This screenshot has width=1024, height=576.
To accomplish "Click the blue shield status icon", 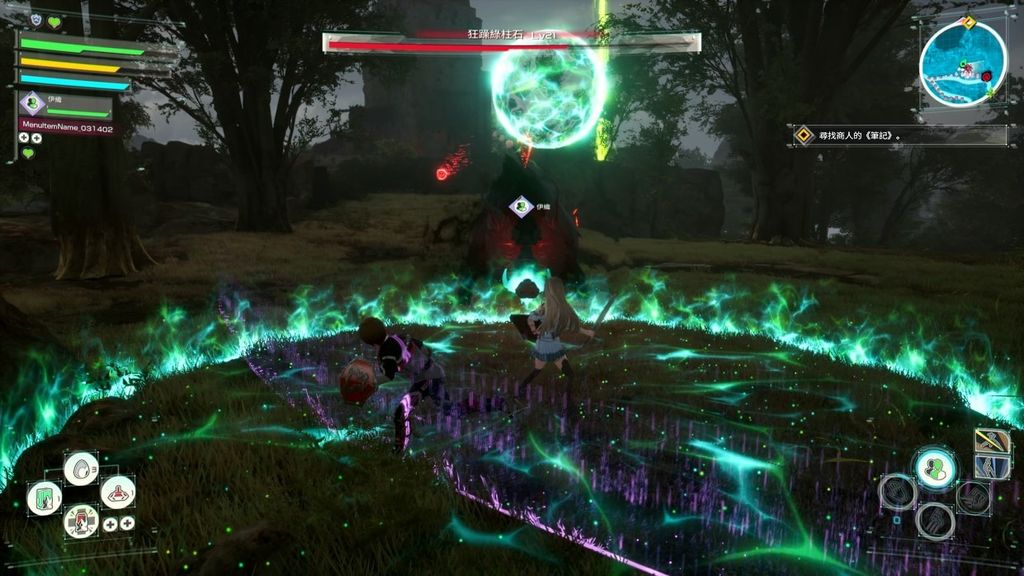I will [36, 20].
